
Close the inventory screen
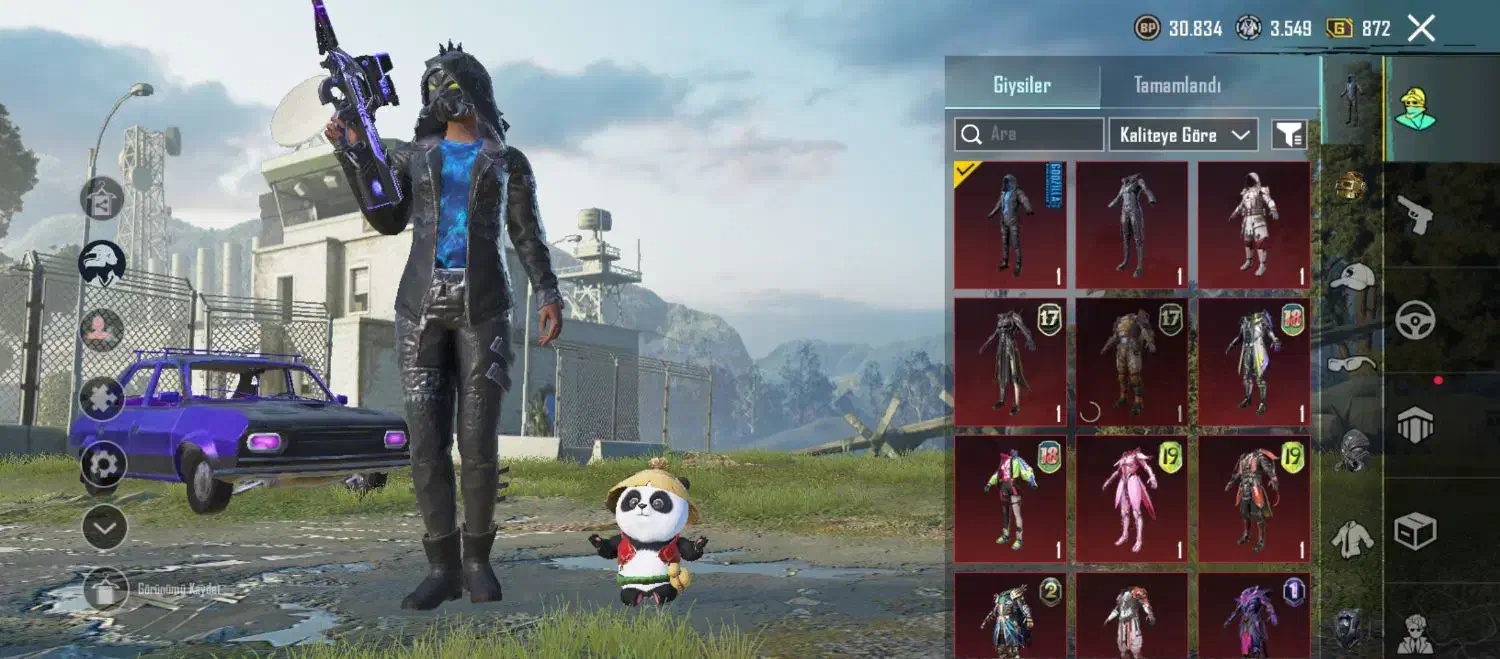[x=1421, y=28]
